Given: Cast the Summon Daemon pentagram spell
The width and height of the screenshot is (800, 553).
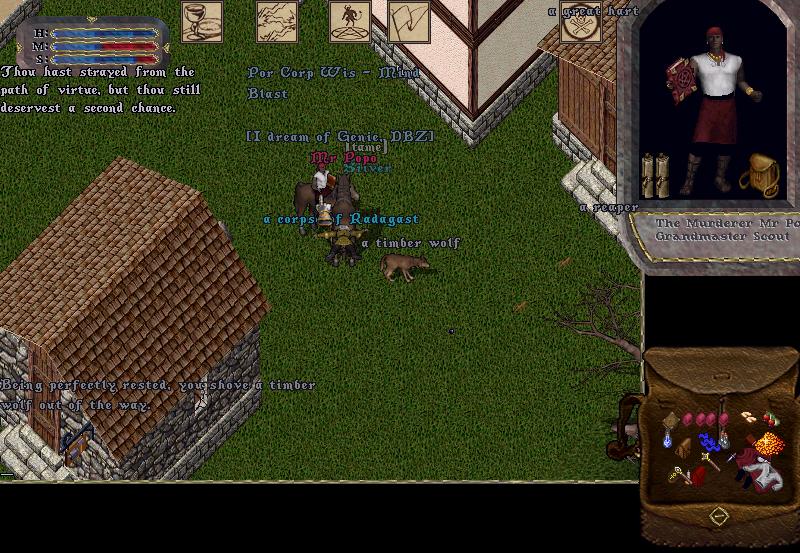Looking at the screenshot, I should pyautogui.click(x=350, y=21).
